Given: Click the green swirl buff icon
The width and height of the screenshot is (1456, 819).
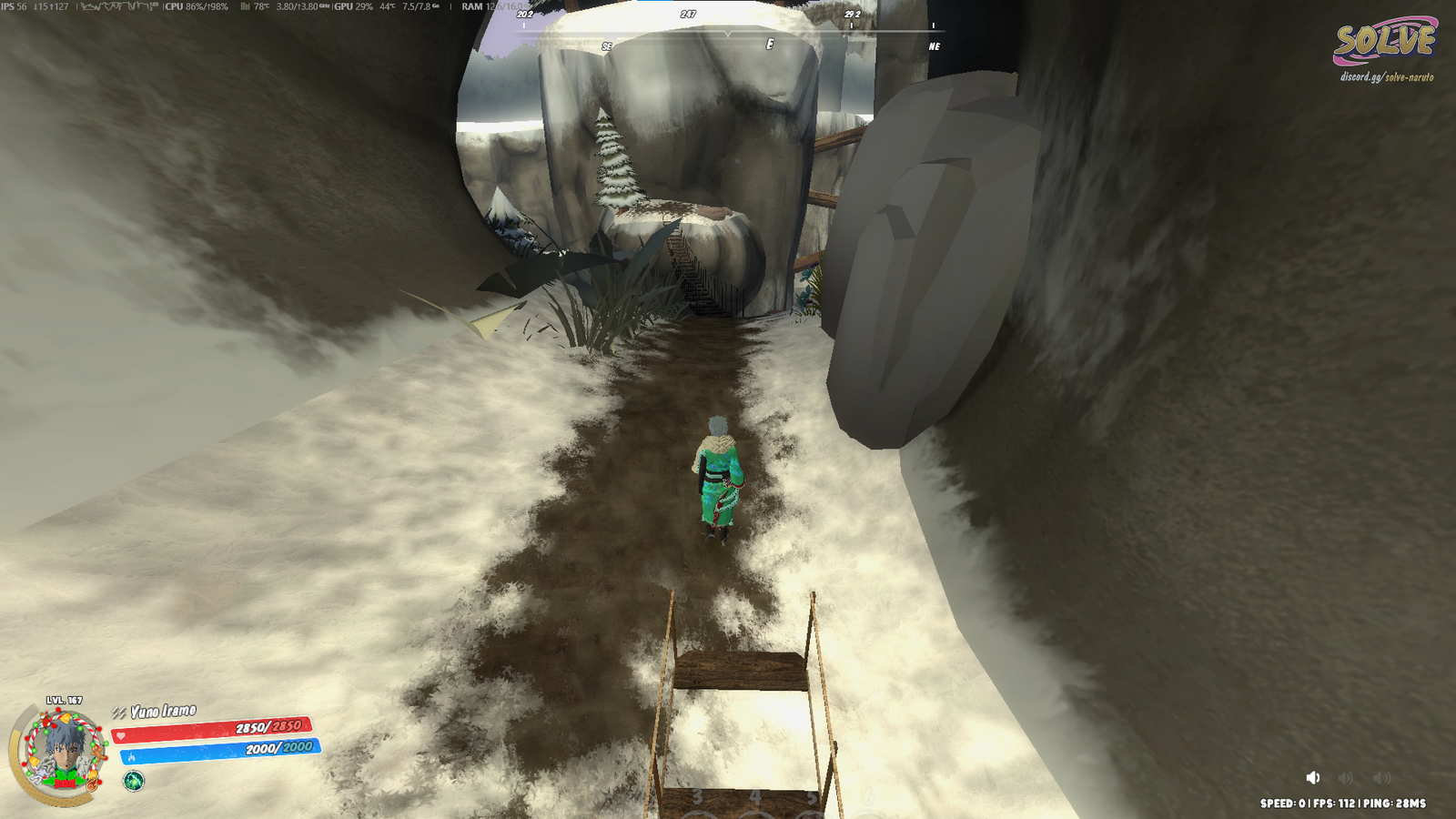Looking at the screenshot, I should 134,781.
